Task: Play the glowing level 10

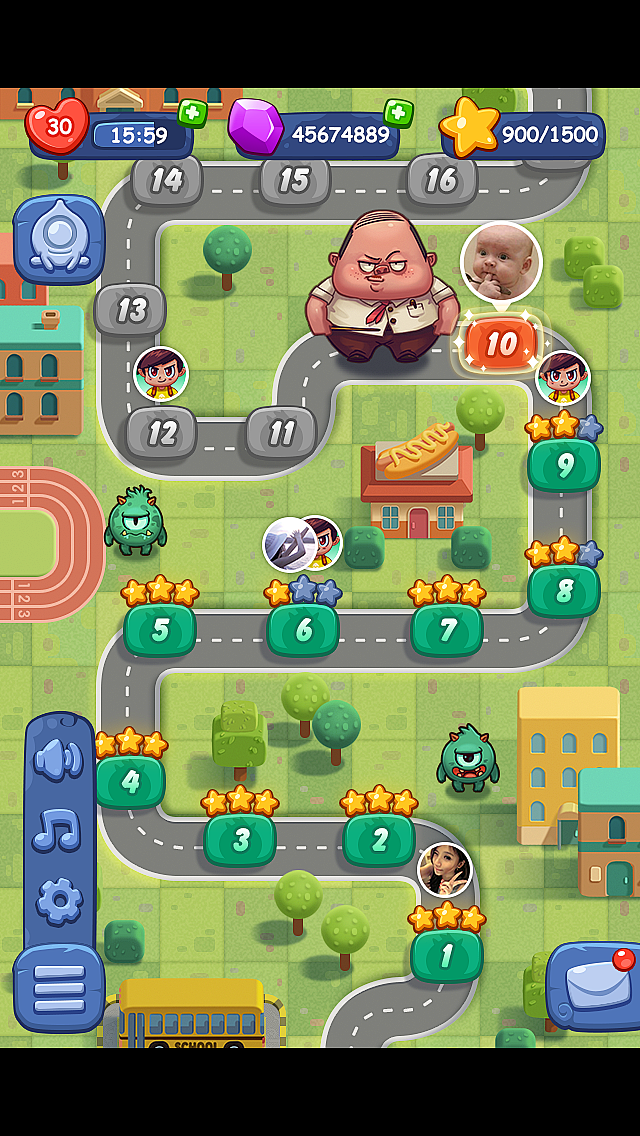Action: (501, 345)
